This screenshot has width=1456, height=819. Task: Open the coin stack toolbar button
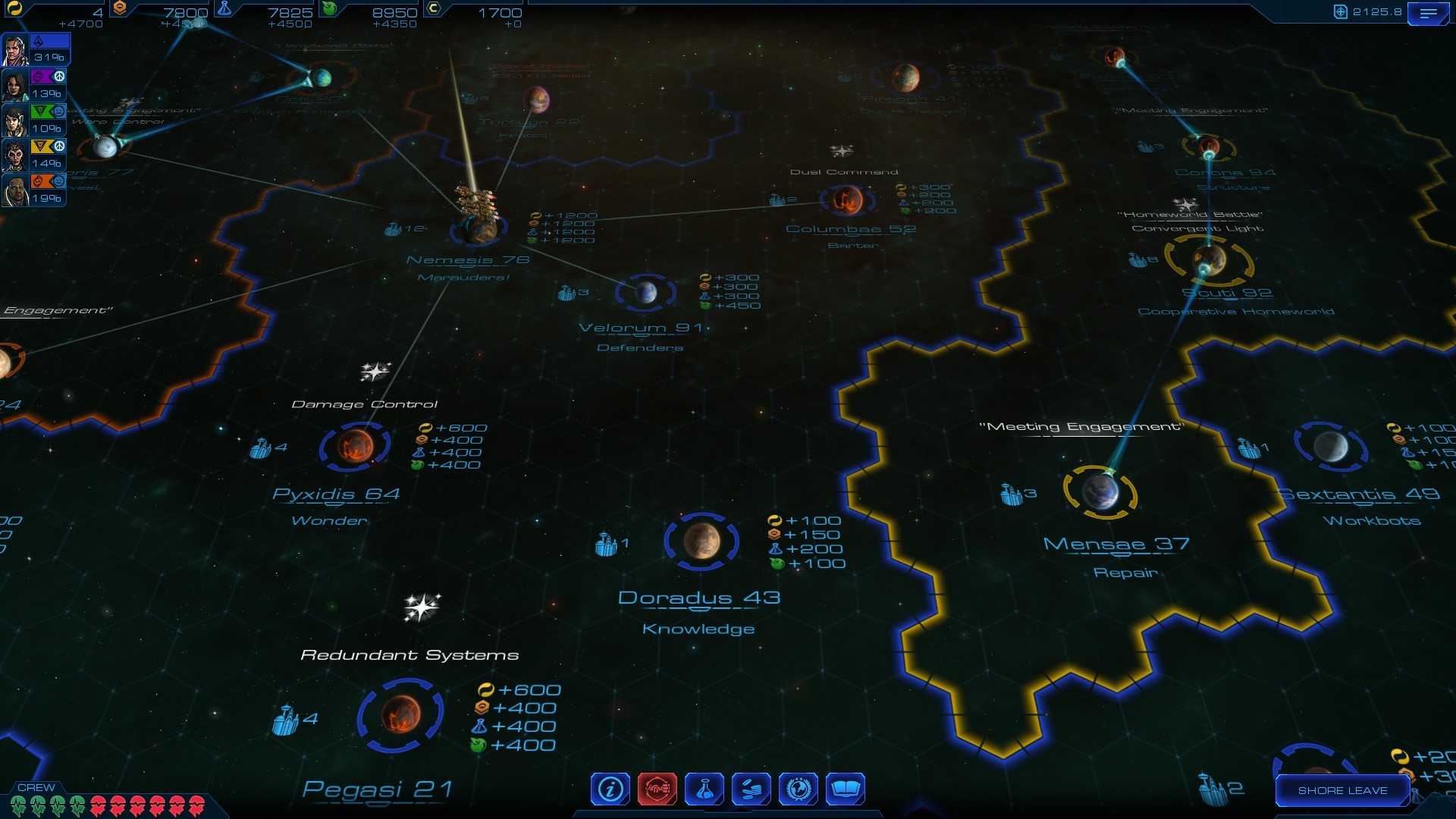pyautogui.click(x=752, y=789)
